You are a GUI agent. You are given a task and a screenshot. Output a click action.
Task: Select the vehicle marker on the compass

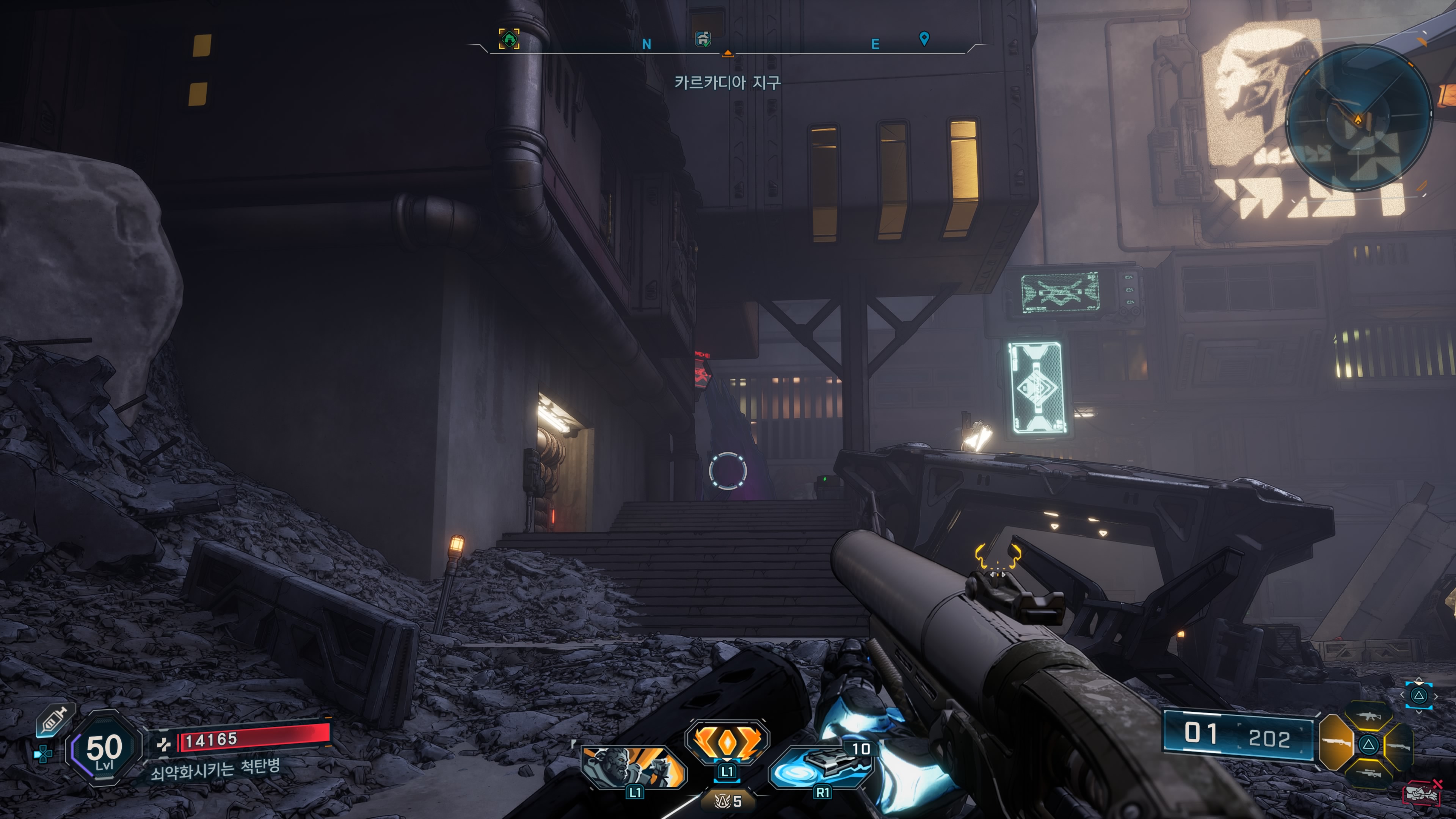pos(703,38)
